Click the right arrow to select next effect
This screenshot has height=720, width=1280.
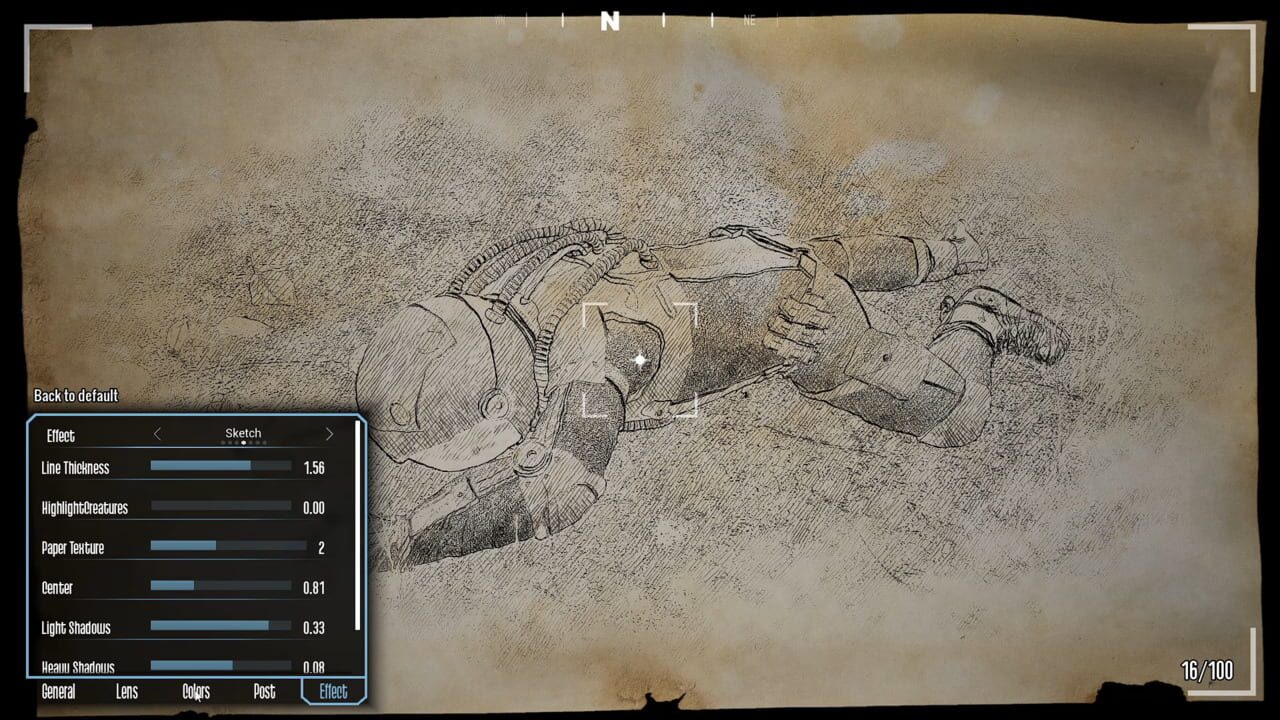(330, 433)
